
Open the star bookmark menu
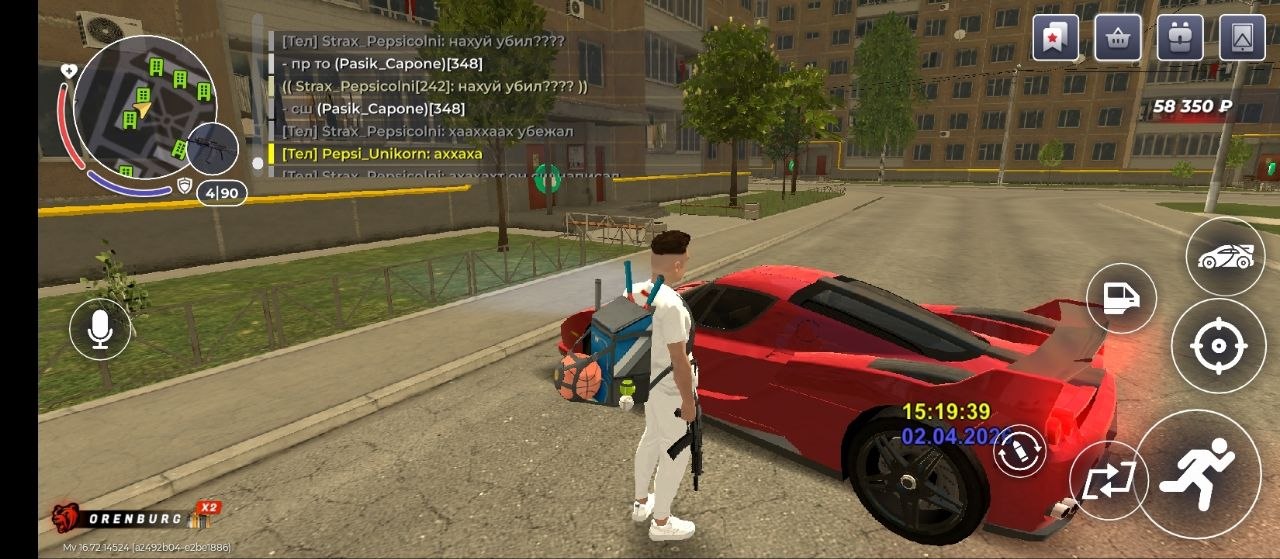click(x=1056, y=38)
